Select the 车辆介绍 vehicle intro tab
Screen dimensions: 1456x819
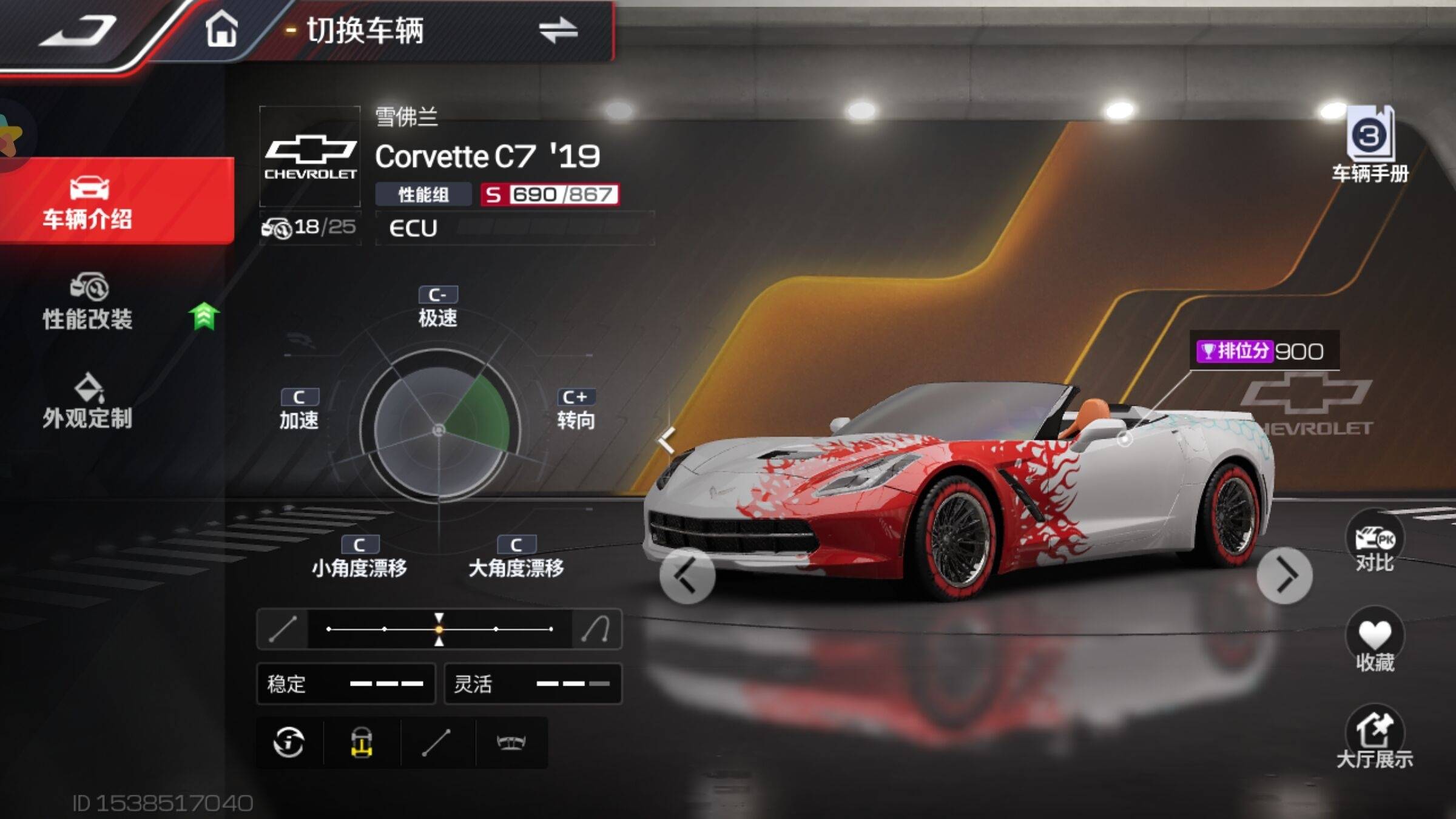pos(88,201)
